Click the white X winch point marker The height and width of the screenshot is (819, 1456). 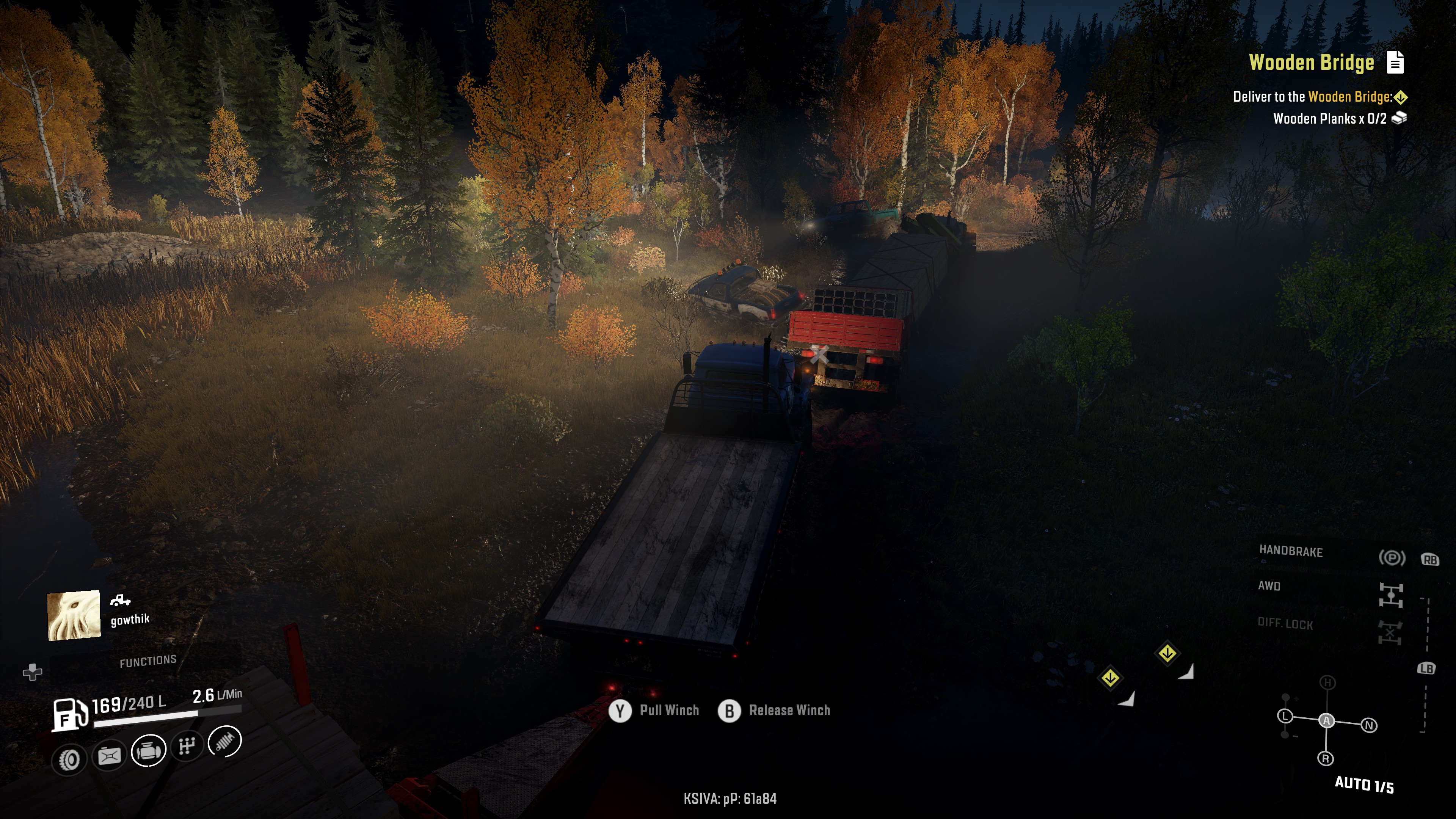819,355
